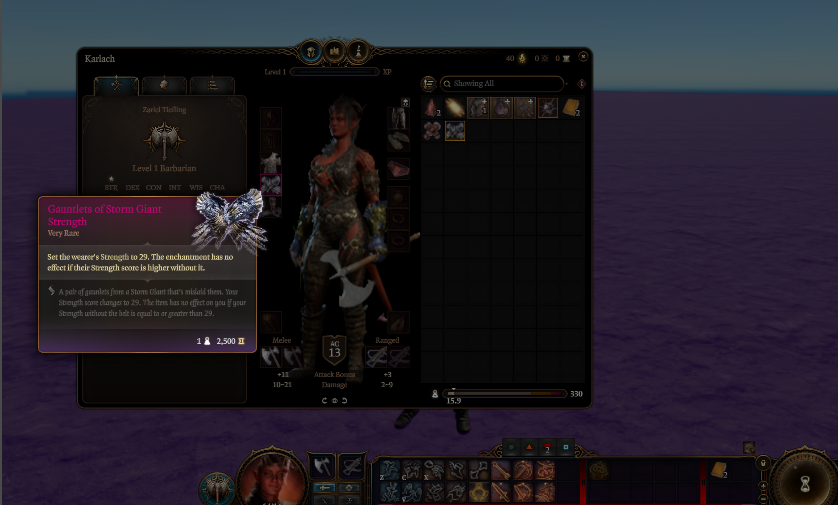Choose the ranged crossbow weapon set button
Viewport: 838px width, 505px height.
[x=351, y=466]
